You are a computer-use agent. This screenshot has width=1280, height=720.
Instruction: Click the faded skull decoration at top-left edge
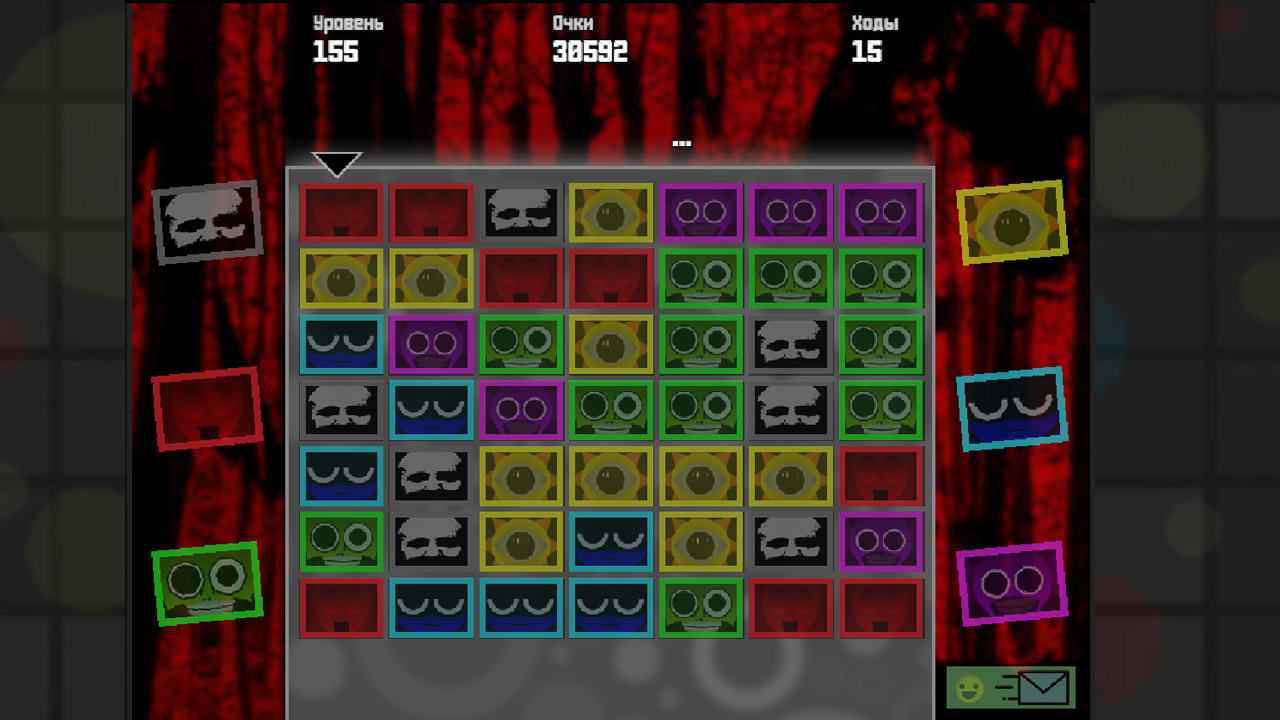pos(208,220)
